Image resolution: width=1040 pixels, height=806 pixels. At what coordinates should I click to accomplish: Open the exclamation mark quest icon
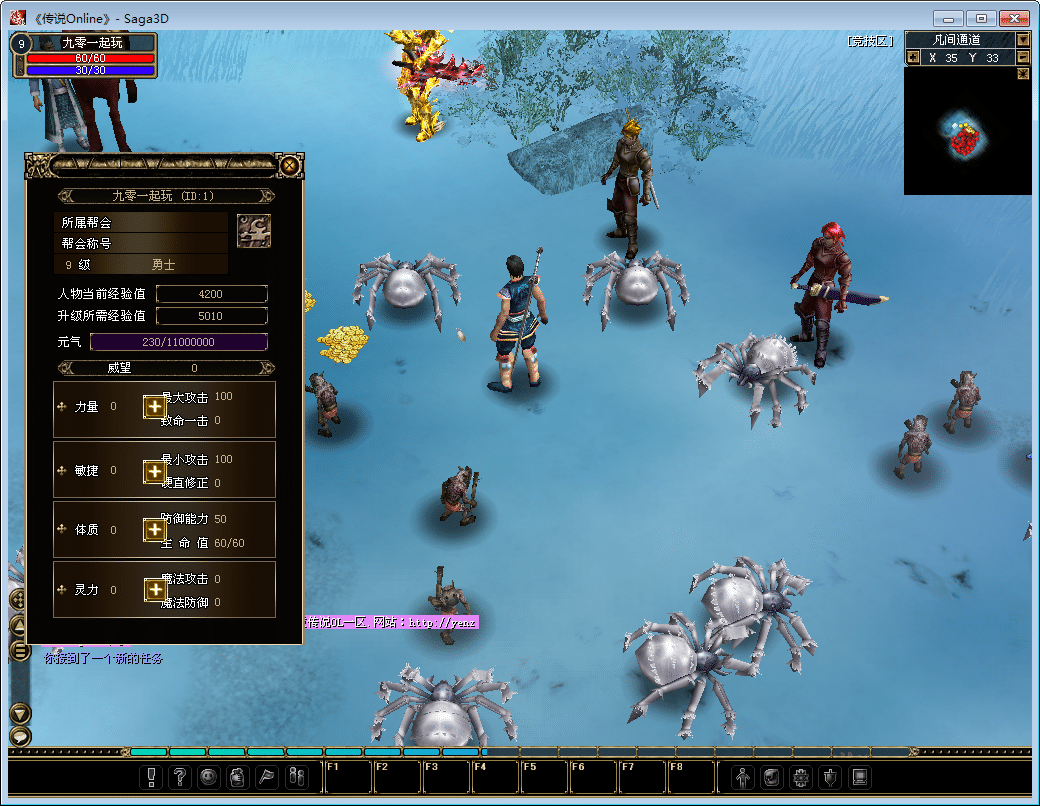pyautogui.click(x=152, y=777)
